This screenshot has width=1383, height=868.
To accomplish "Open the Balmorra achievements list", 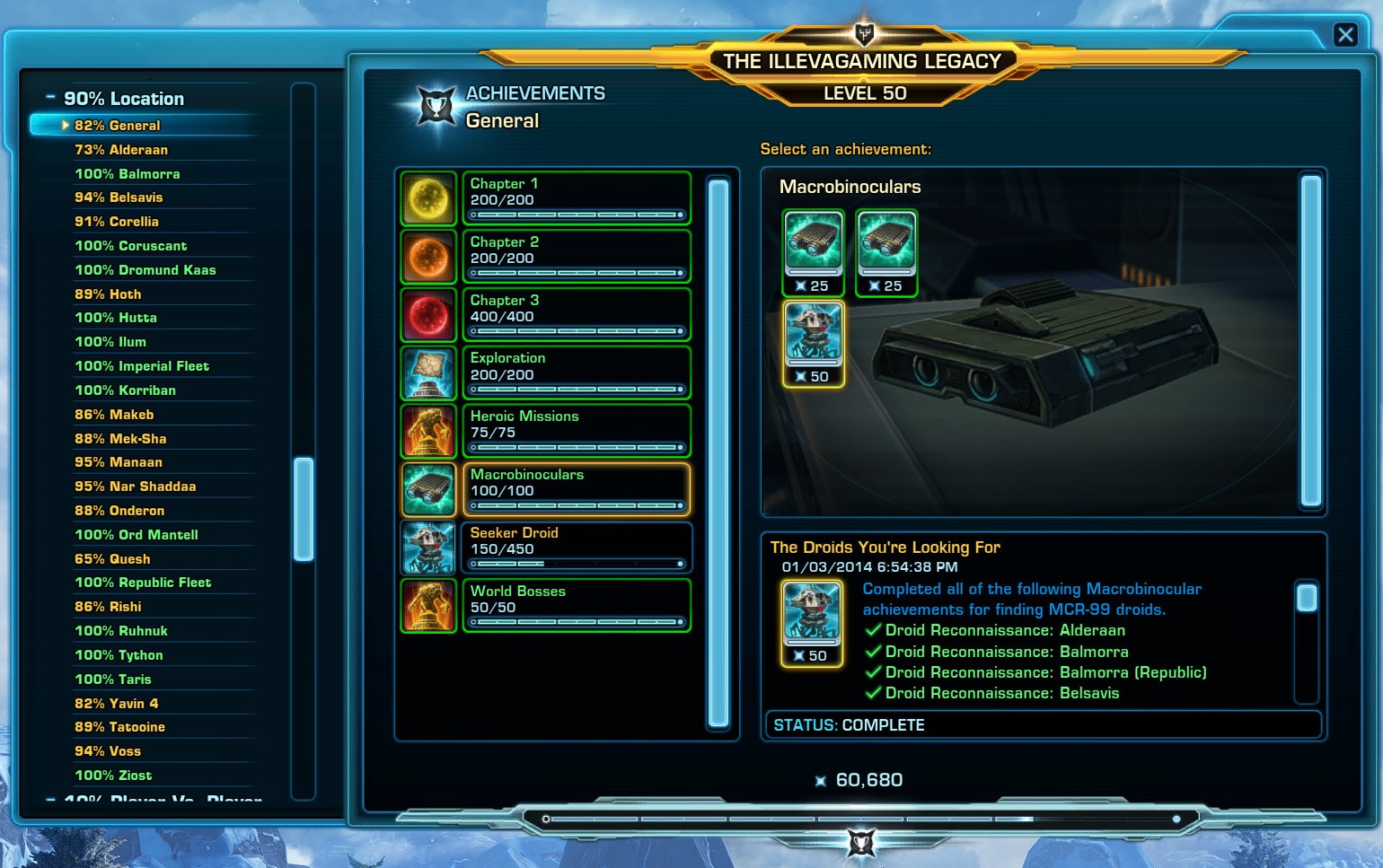I will tap(127, 174).
